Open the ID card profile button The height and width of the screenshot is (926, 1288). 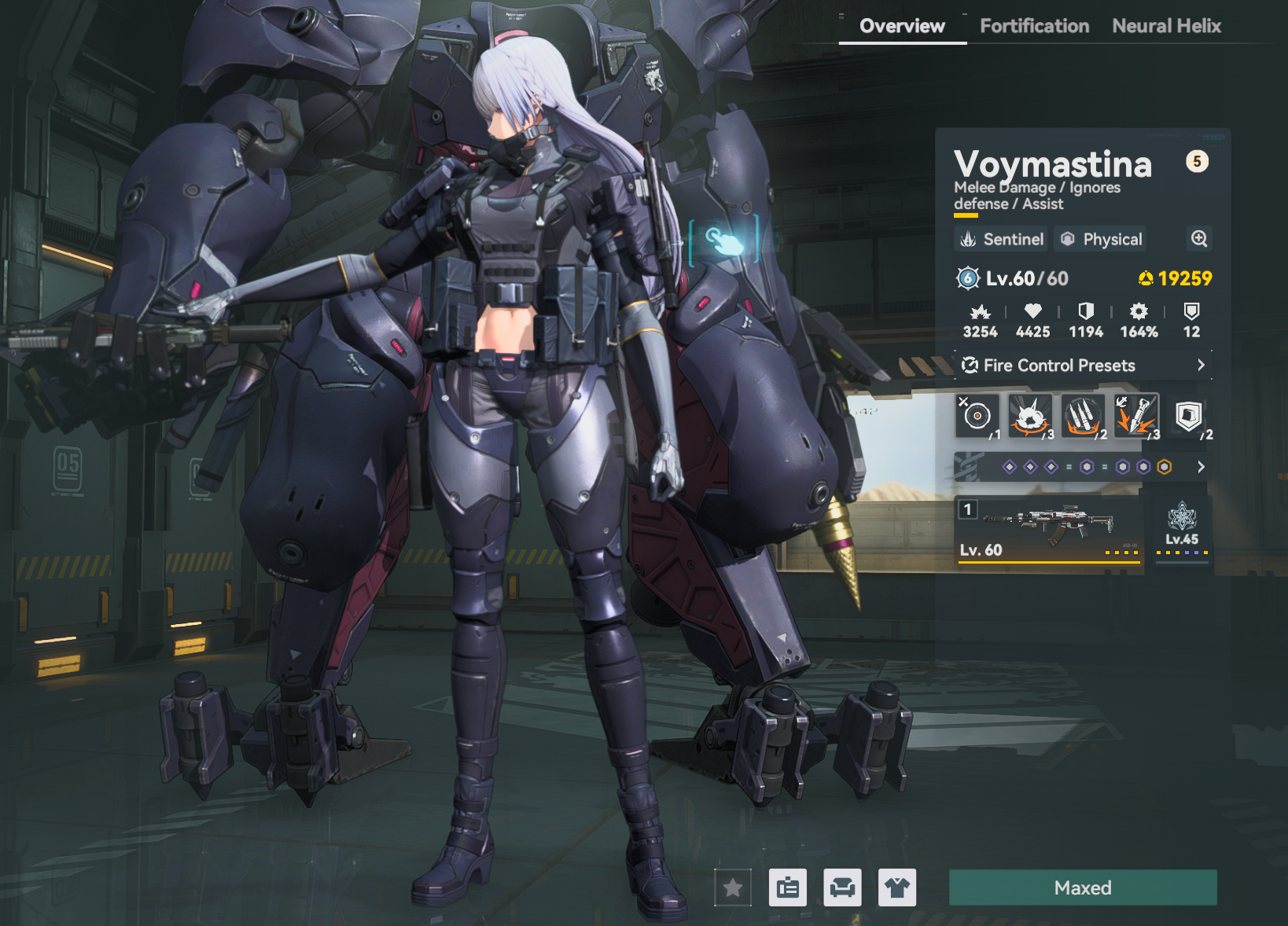click(x=787, y=887)
